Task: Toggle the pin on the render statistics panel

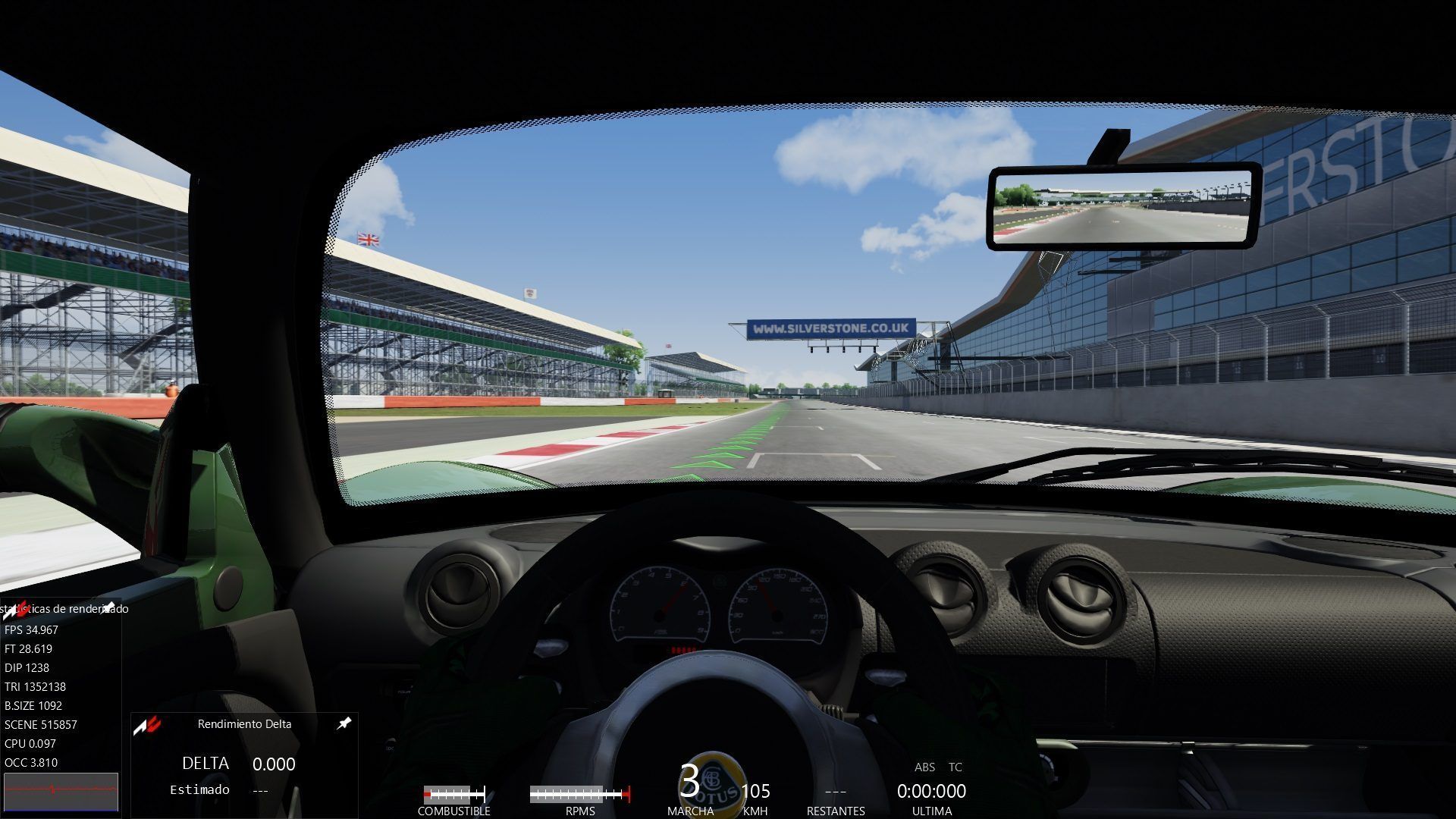Action: (108, 607)
